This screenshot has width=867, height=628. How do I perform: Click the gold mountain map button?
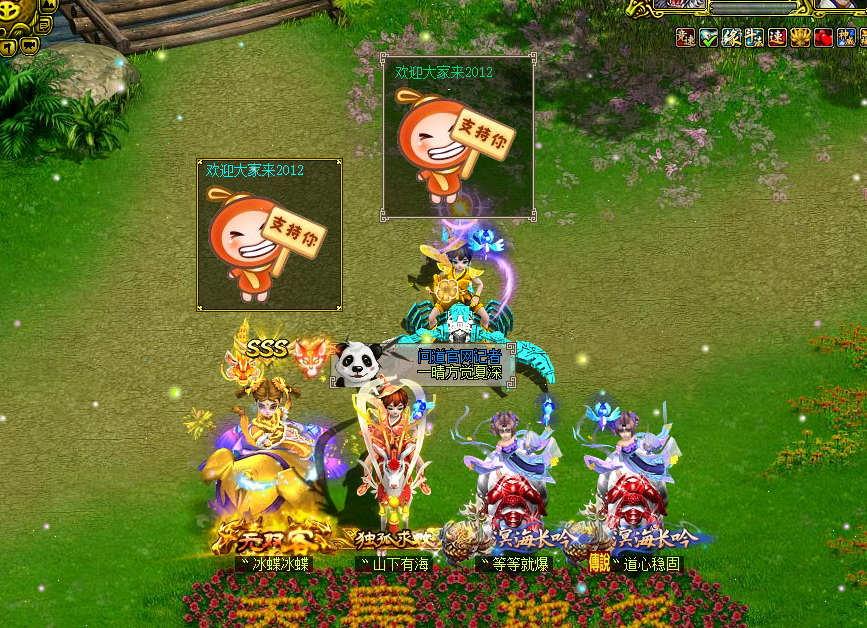point(48,5)
